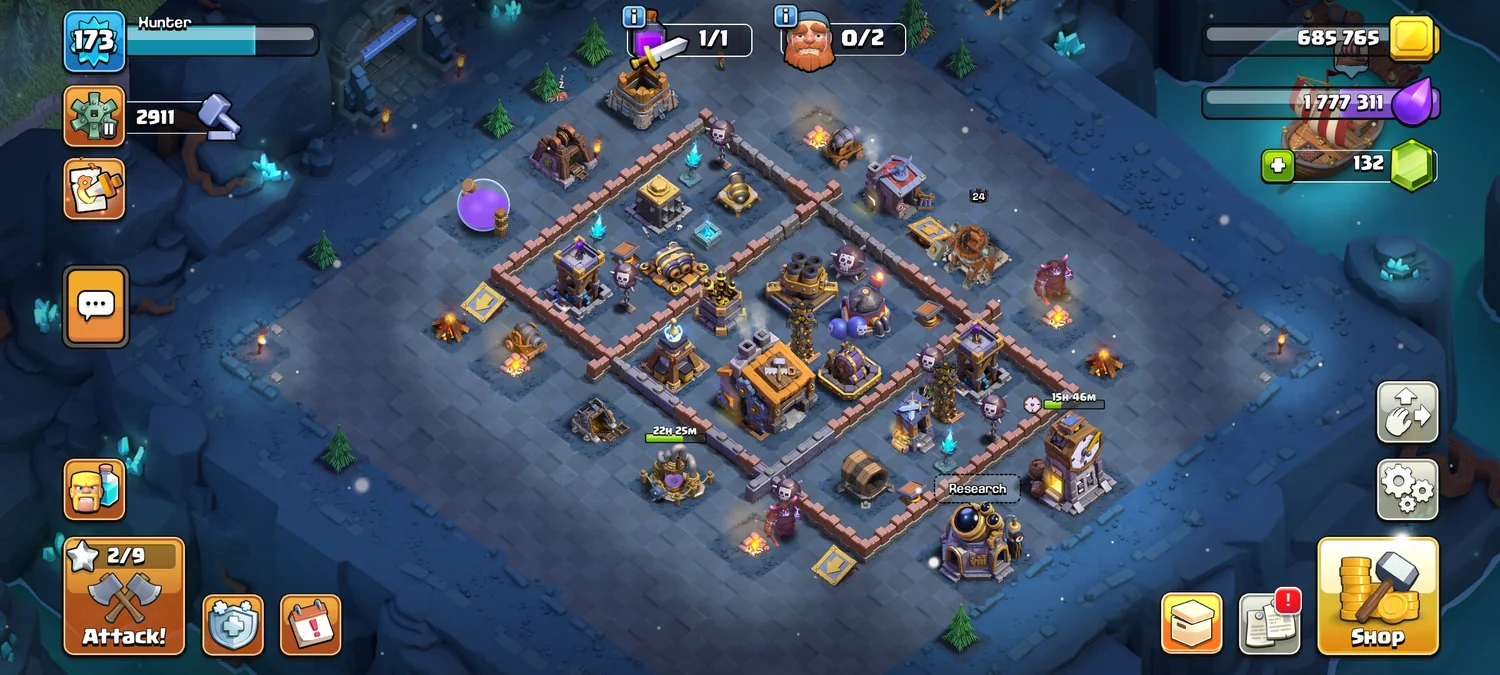Tap the Research label above the telescope
This screenshot has height=675, width=1500.
click(977, 489)
